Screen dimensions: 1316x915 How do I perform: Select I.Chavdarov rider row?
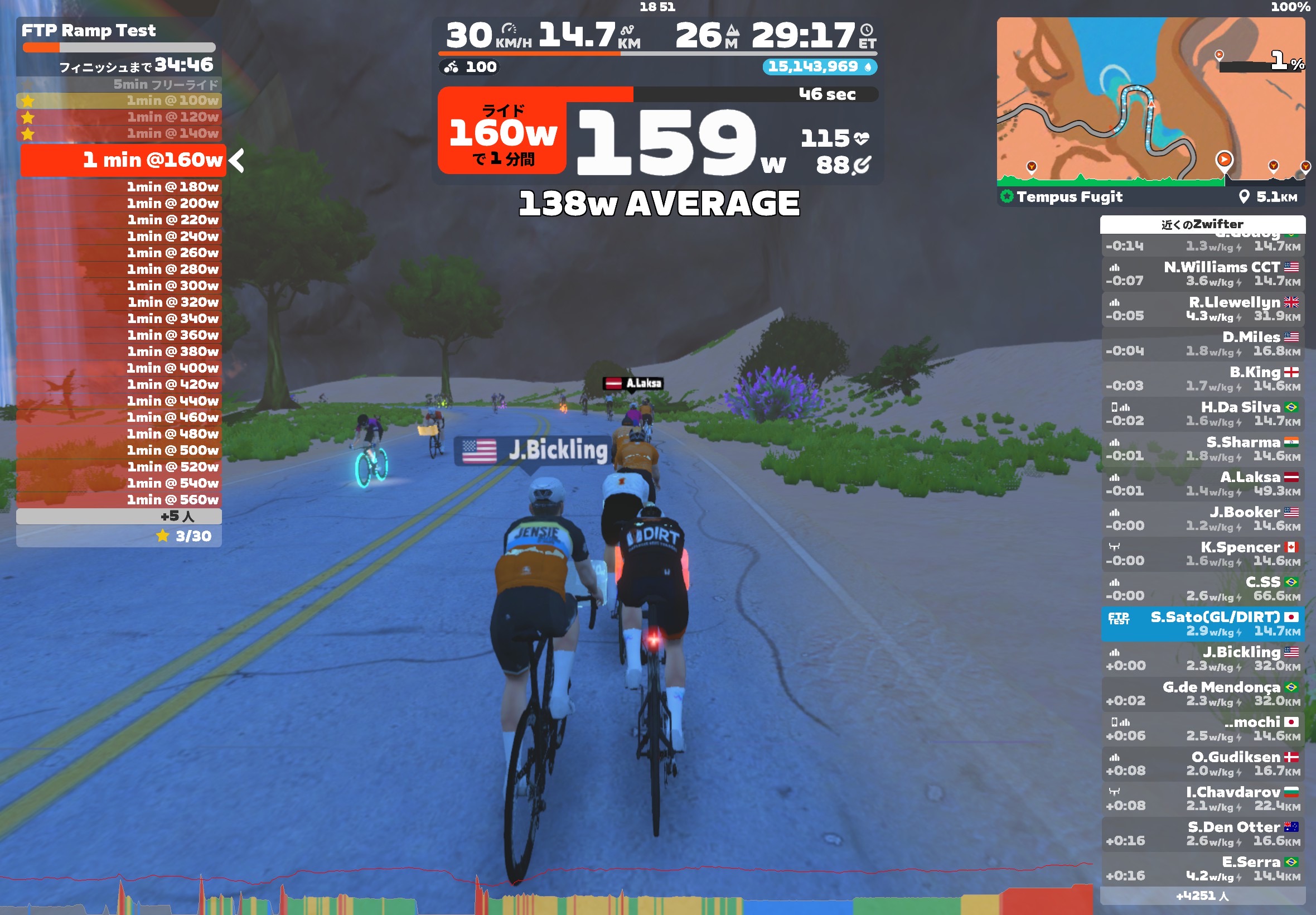pos(1203,798)
